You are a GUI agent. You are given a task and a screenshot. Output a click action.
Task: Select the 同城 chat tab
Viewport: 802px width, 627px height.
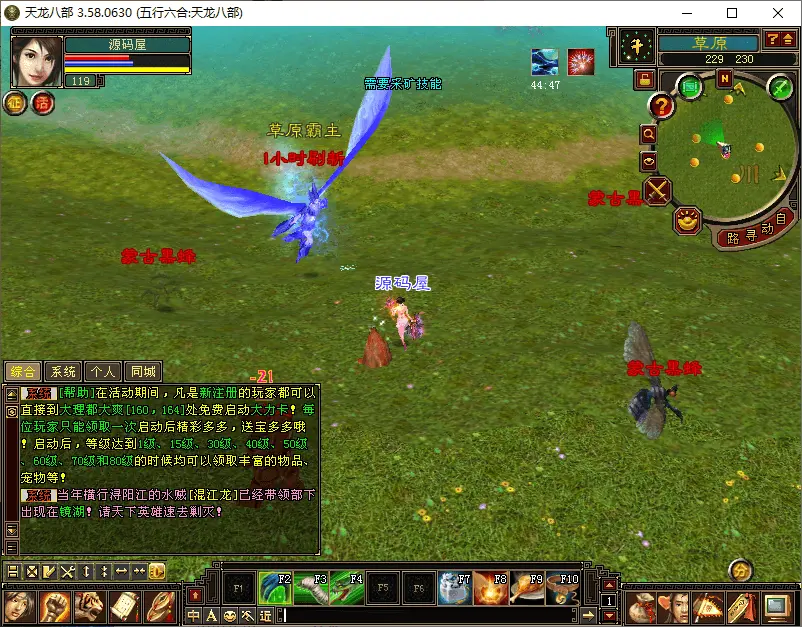click(x=144, y=372)
